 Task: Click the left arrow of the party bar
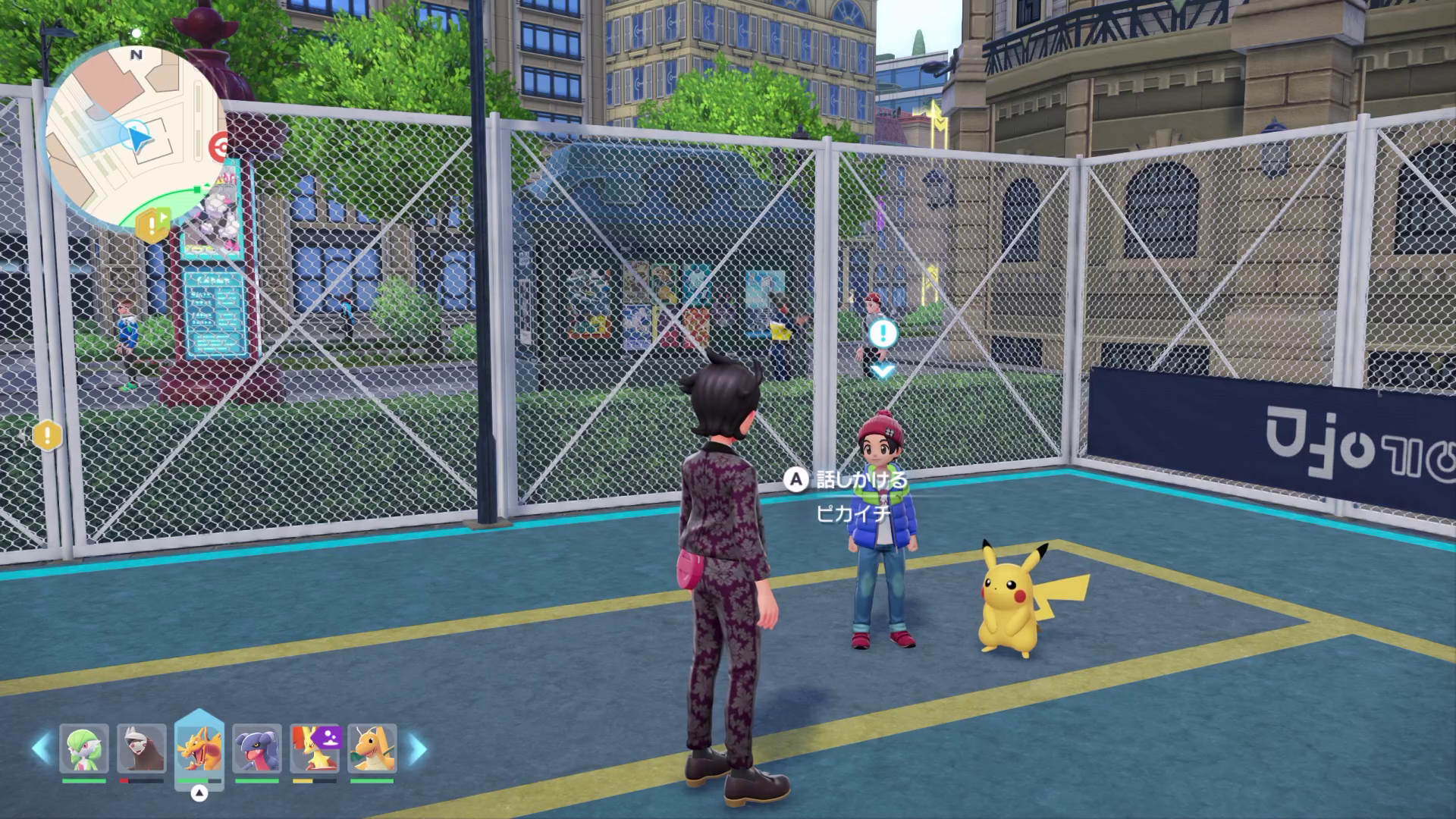click(41, 748)
